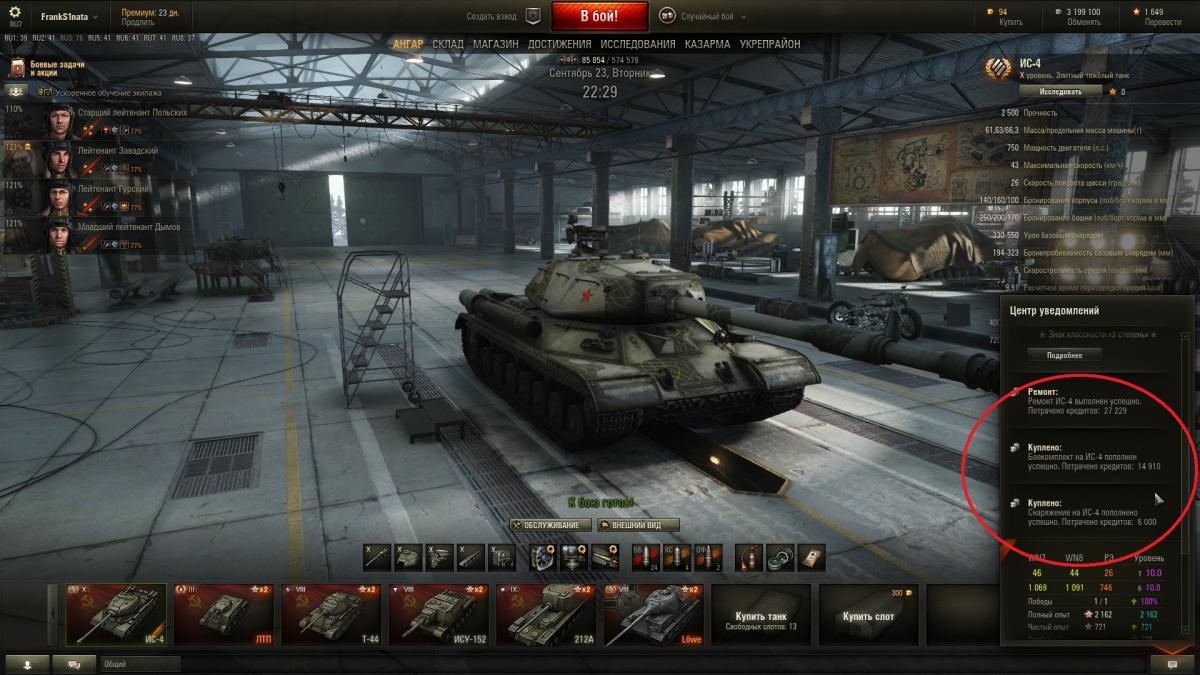Click the Исследовать button for ИС-4
The height and width of the screenshot is (675, 1200).
click(1059, 91)
